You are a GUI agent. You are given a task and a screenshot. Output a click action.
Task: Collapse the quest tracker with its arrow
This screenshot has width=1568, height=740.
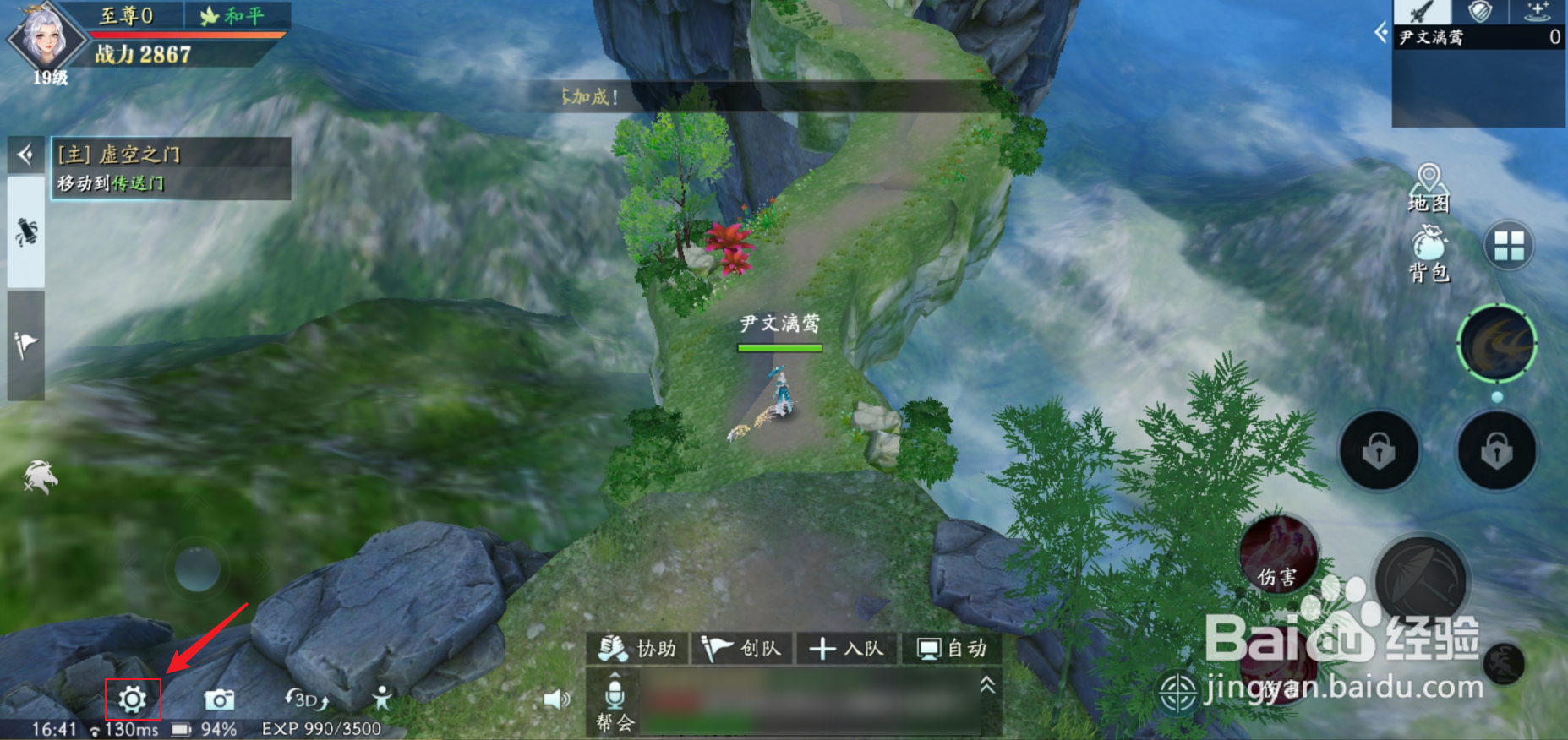pos(25,156)
